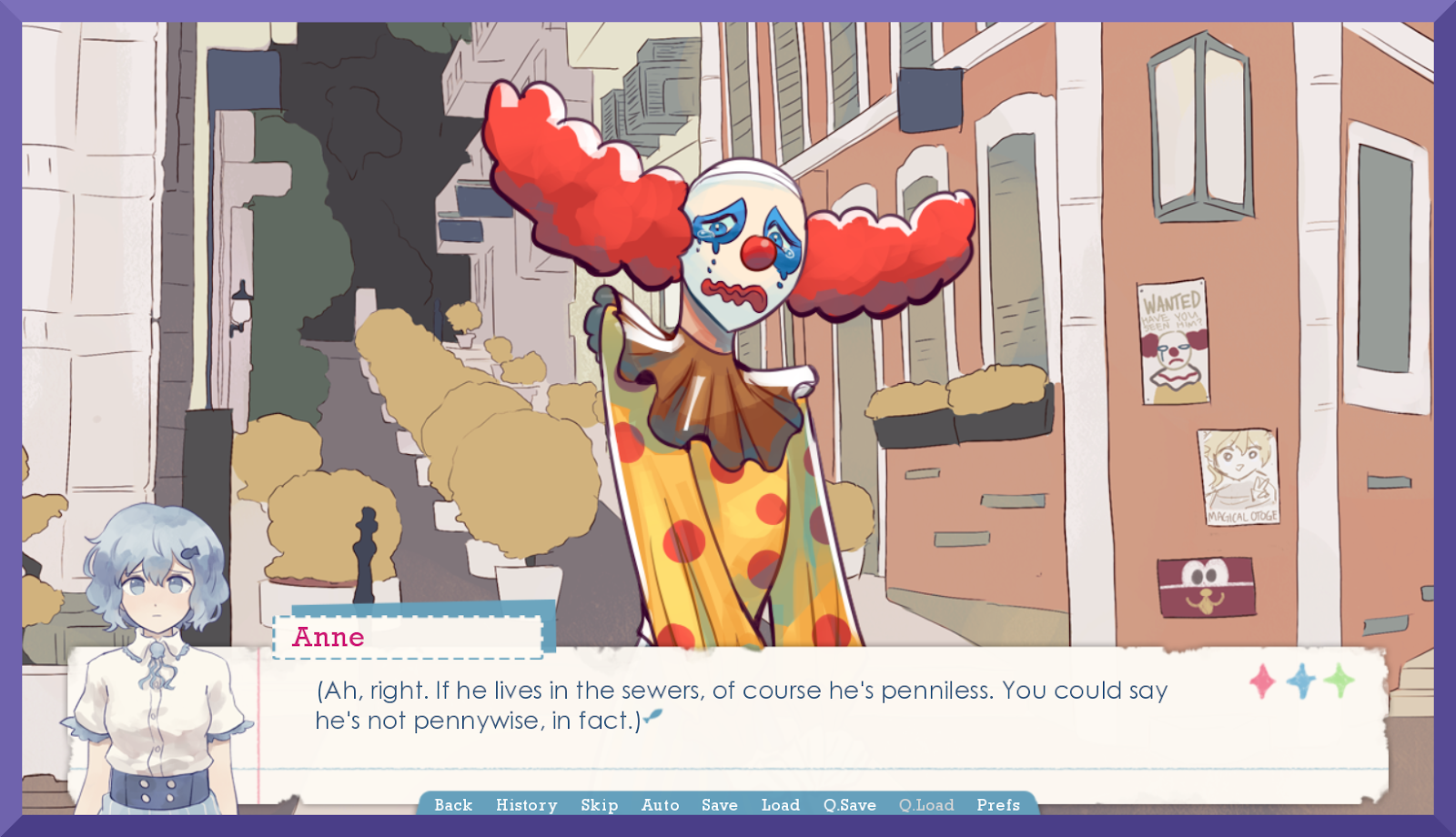The width and height of the screenshot is (1456, 837).
Task: Click the dialogue box to advance text
Action: coord(728,719)
